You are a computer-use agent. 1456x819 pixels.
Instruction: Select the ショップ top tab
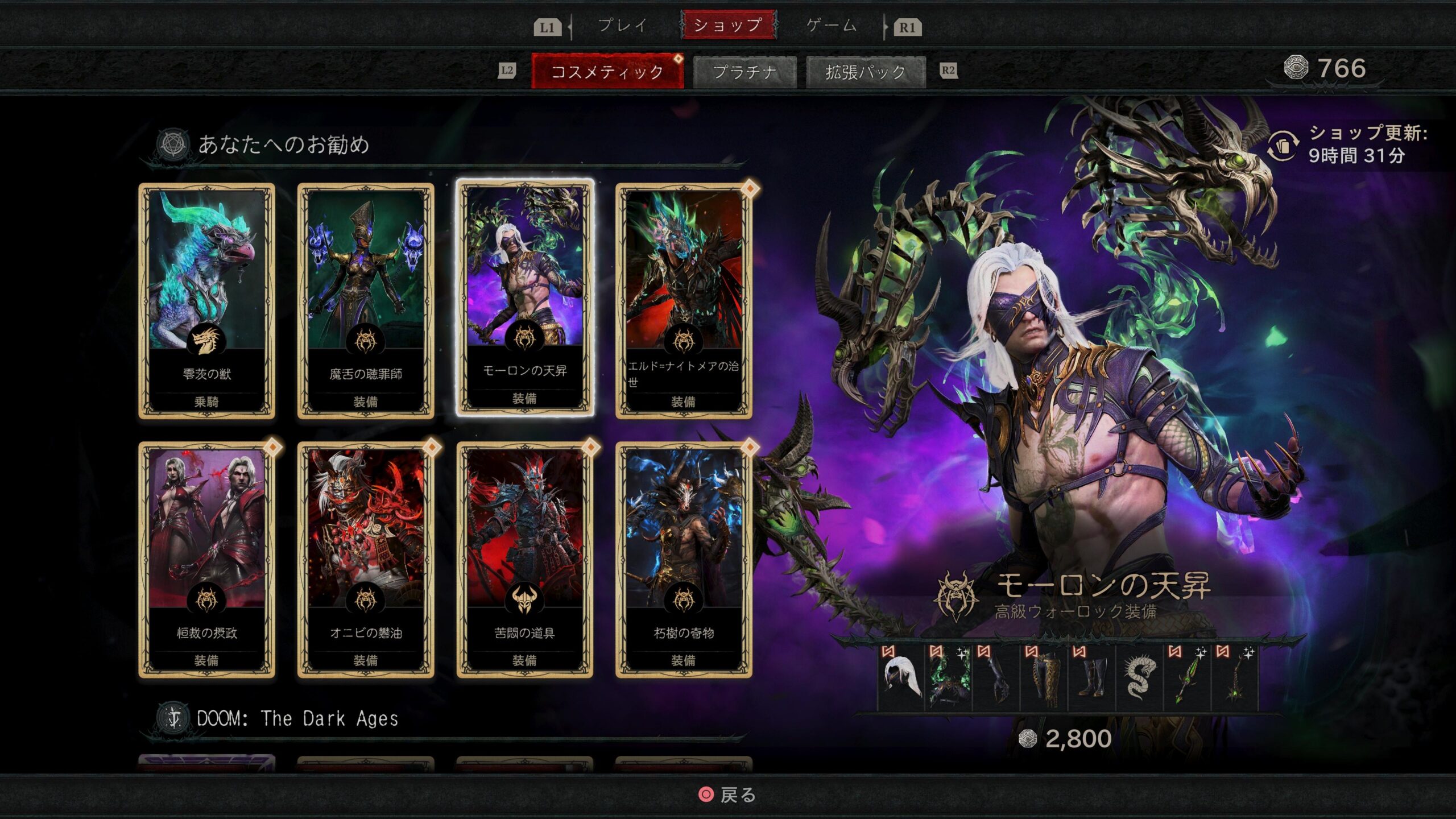click(x=728, y=26)
